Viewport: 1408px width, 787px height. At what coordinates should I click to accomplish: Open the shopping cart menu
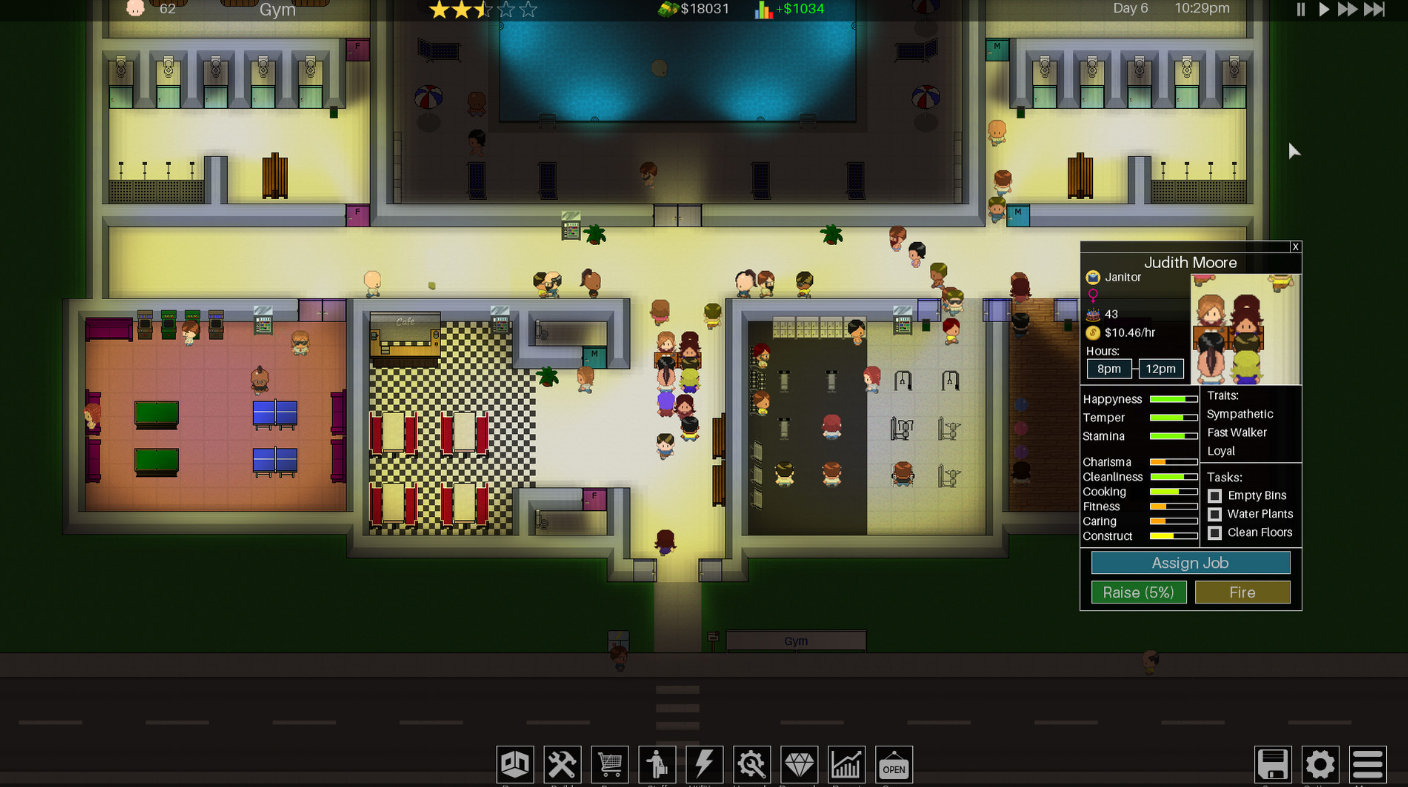coord(609,765)
